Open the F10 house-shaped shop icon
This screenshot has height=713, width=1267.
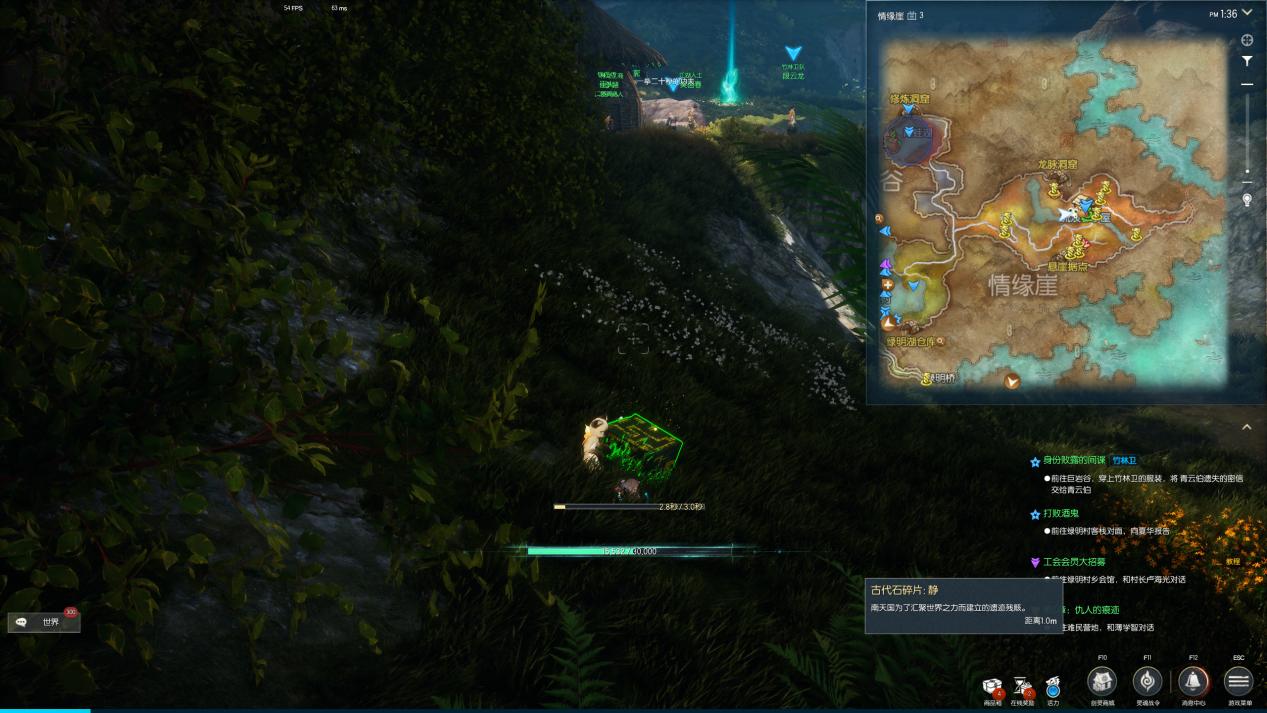coord(1102,682)
